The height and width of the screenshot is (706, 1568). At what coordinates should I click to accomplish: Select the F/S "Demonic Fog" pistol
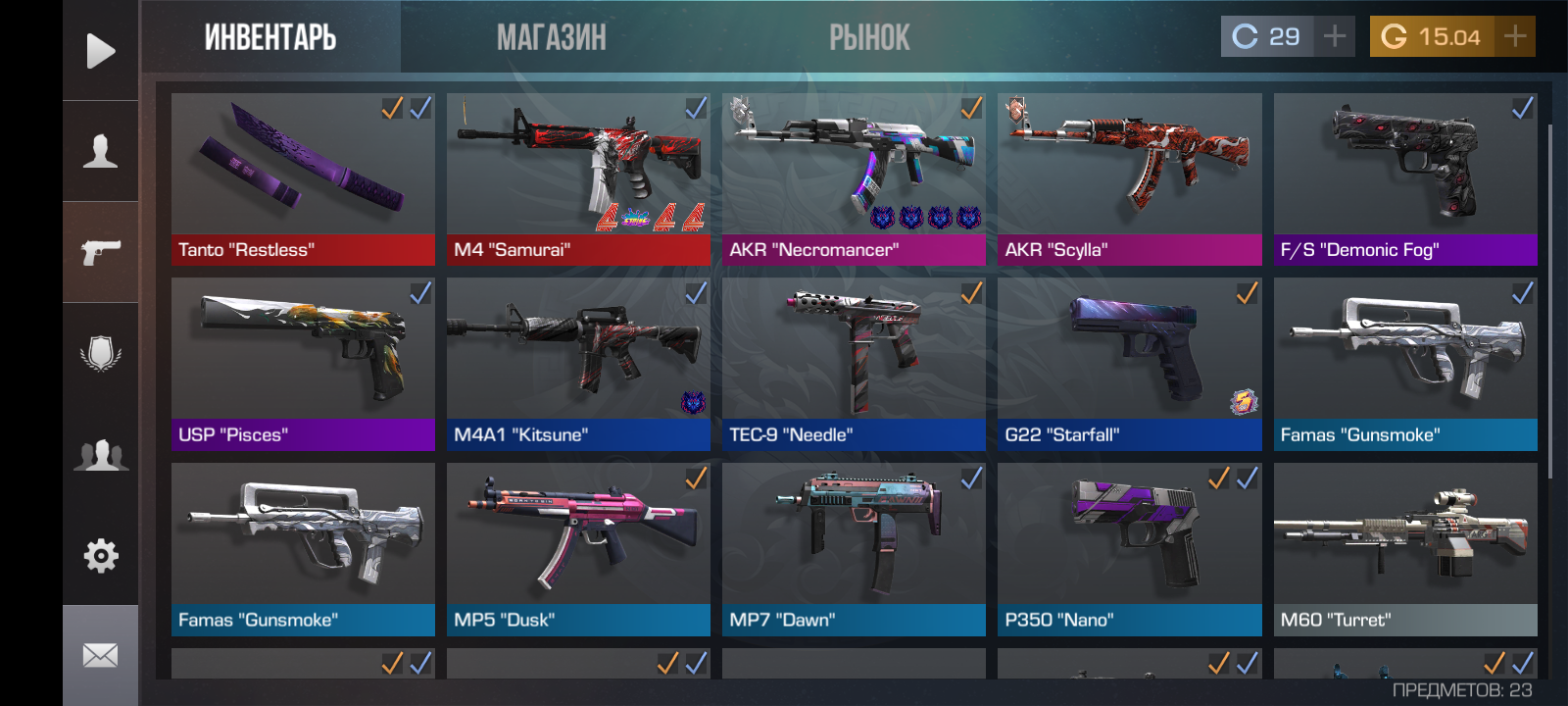[1405, 178]
